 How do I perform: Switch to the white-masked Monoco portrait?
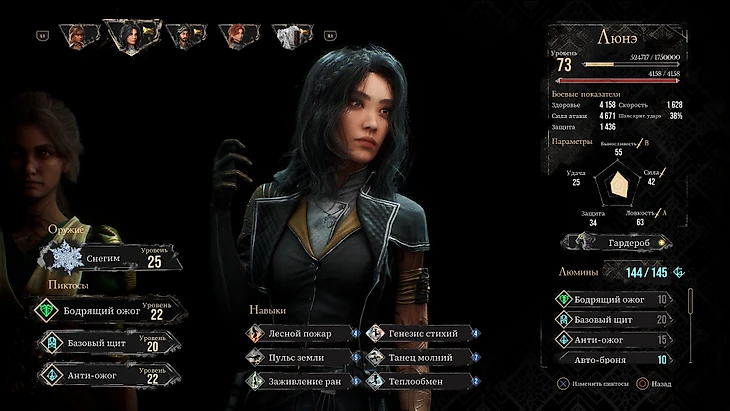click(291, 36)
